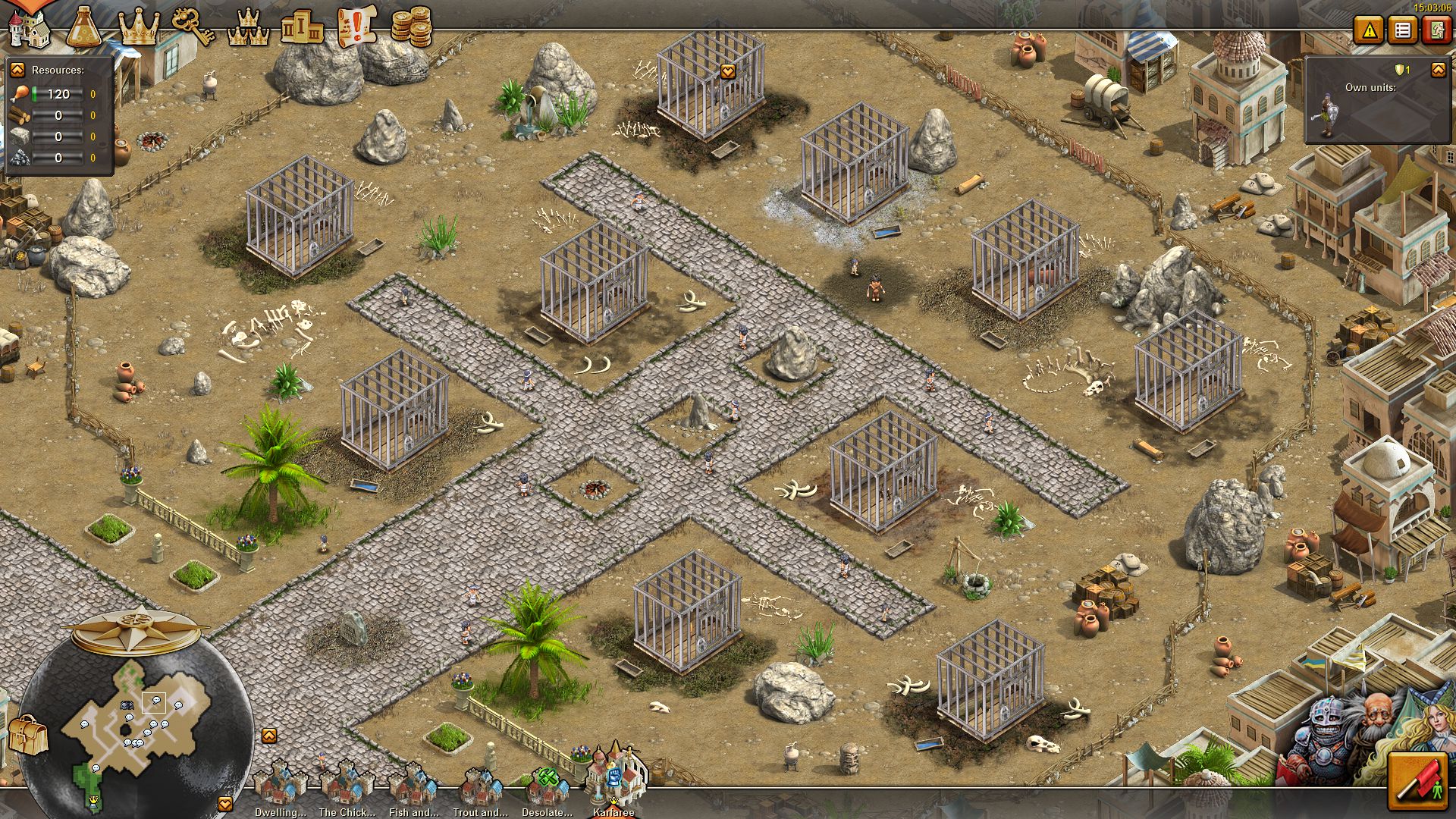Select the warrior in Own units
Viewport: 1456px width, 819px height.
tap(1326, 114)
